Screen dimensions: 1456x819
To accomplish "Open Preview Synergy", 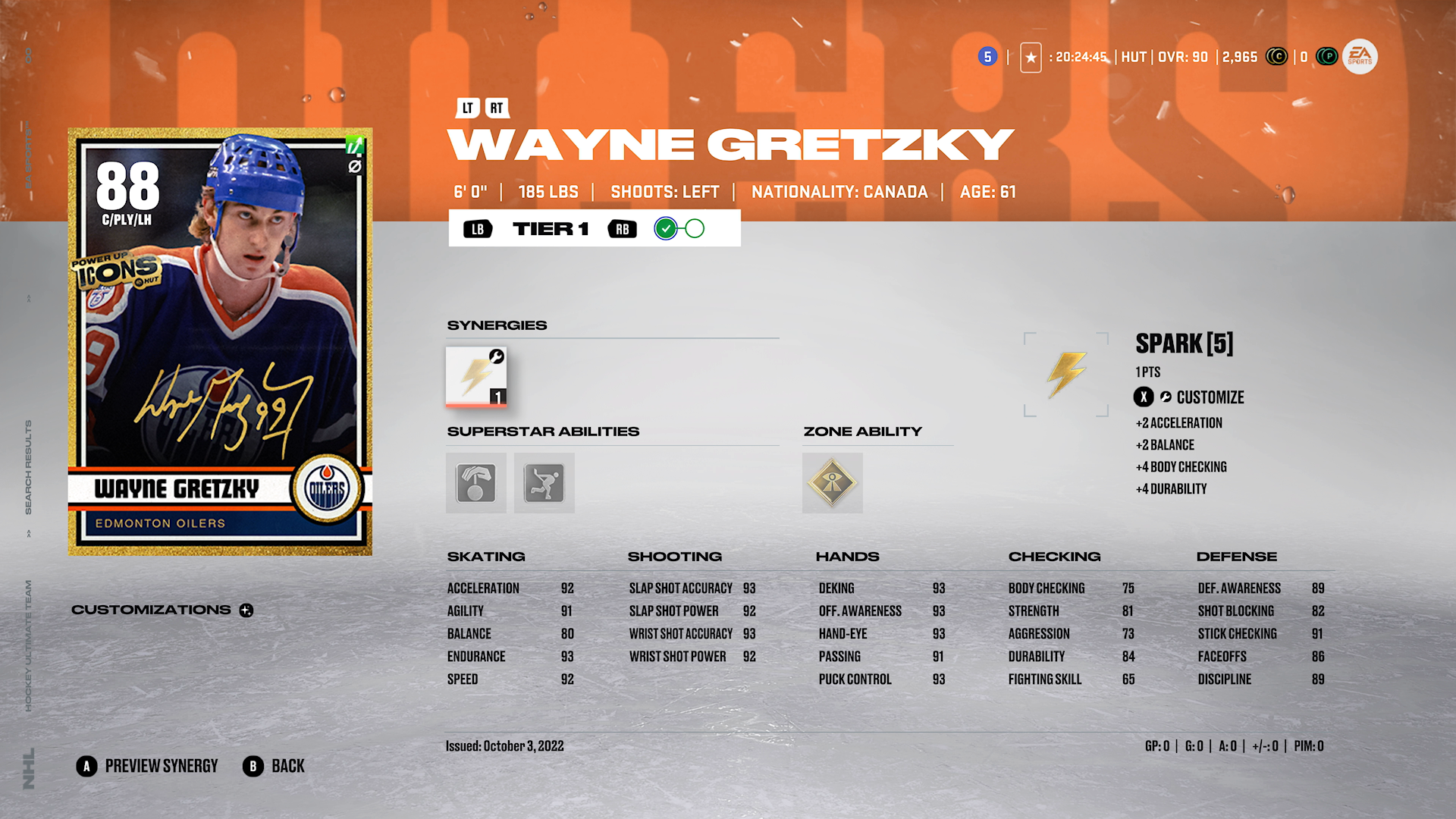I will pyautogui.click(x=147, y=767).
